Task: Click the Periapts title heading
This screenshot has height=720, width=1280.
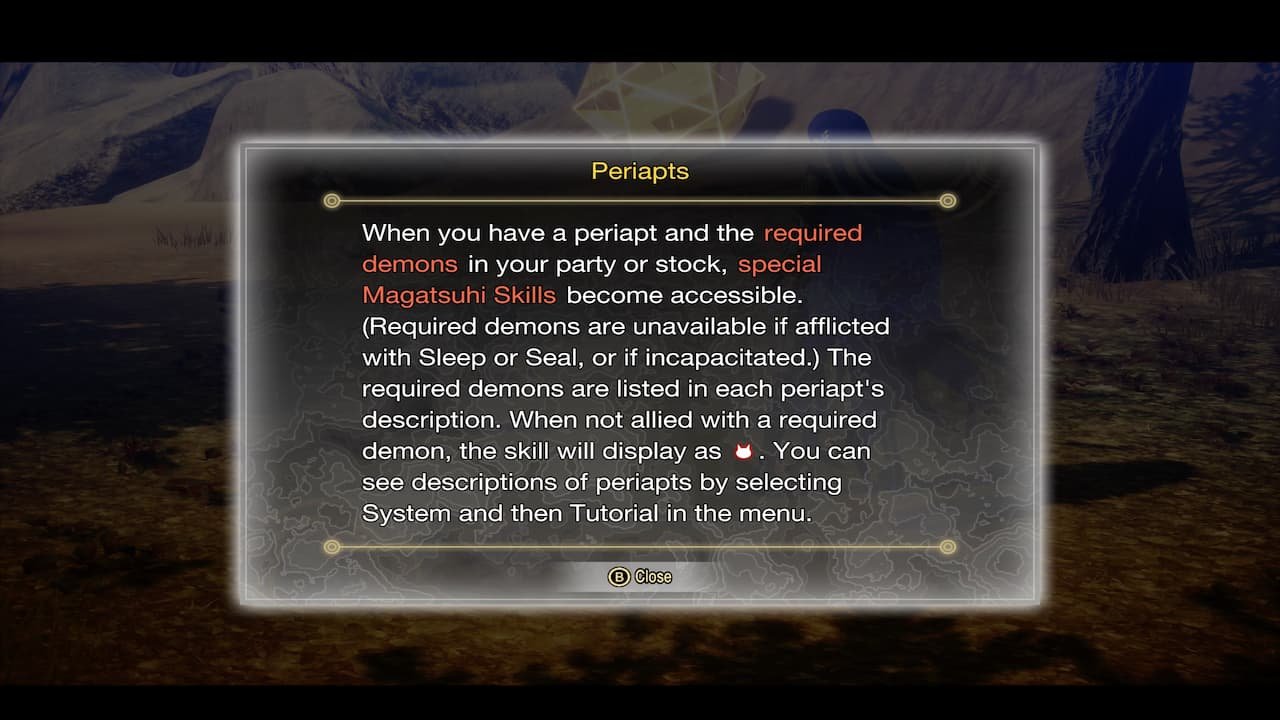Action: pyautogui.click(x=639, y=171)
